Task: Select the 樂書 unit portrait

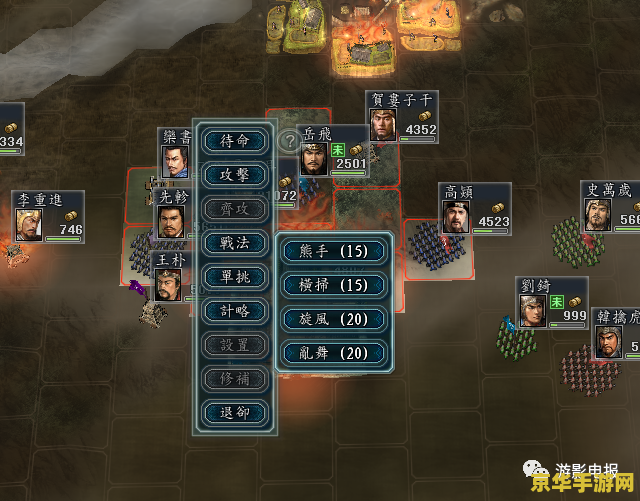Action: point(176,160)
